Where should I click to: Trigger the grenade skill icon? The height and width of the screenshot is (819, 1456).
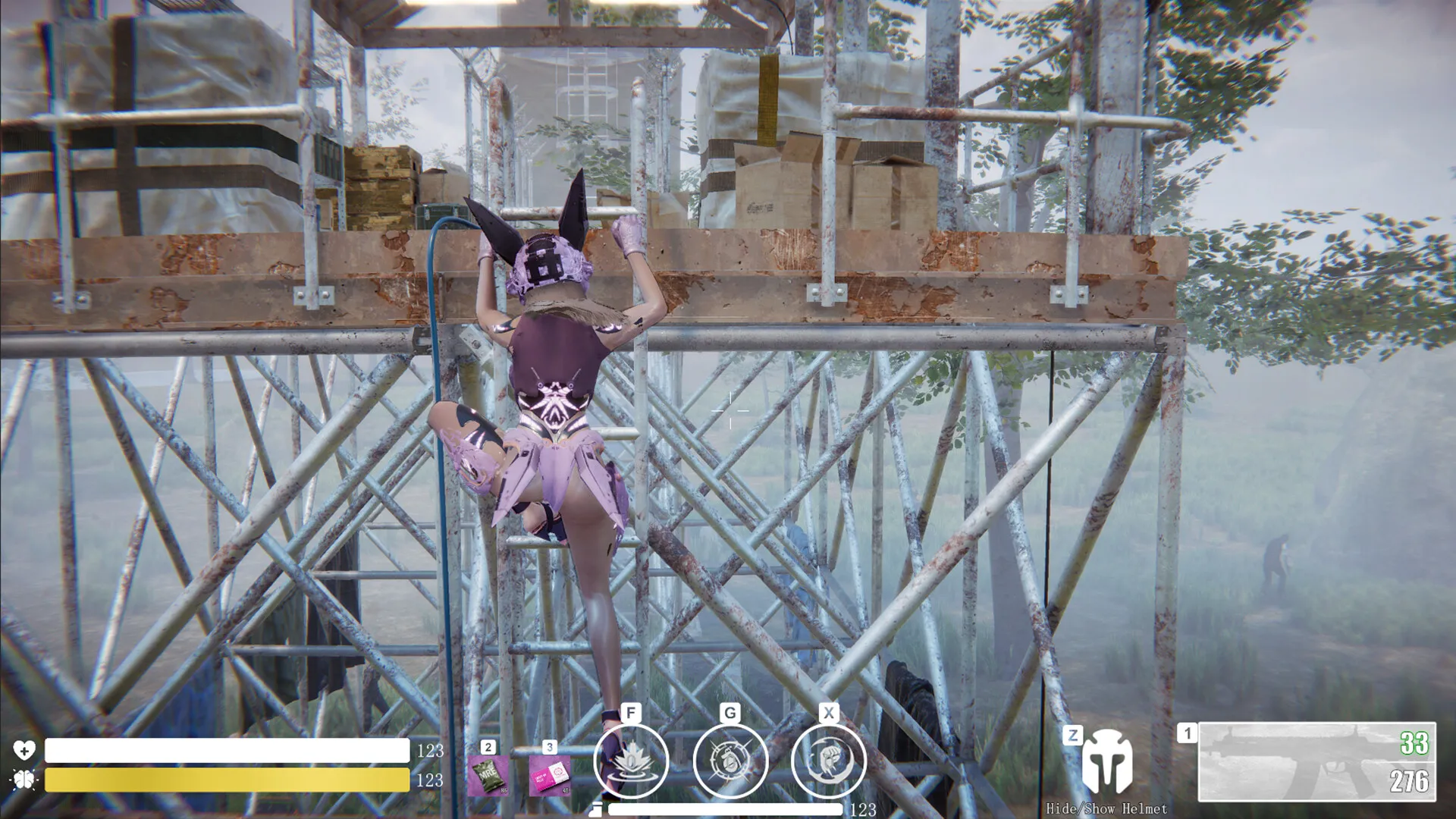click(730, 761)
